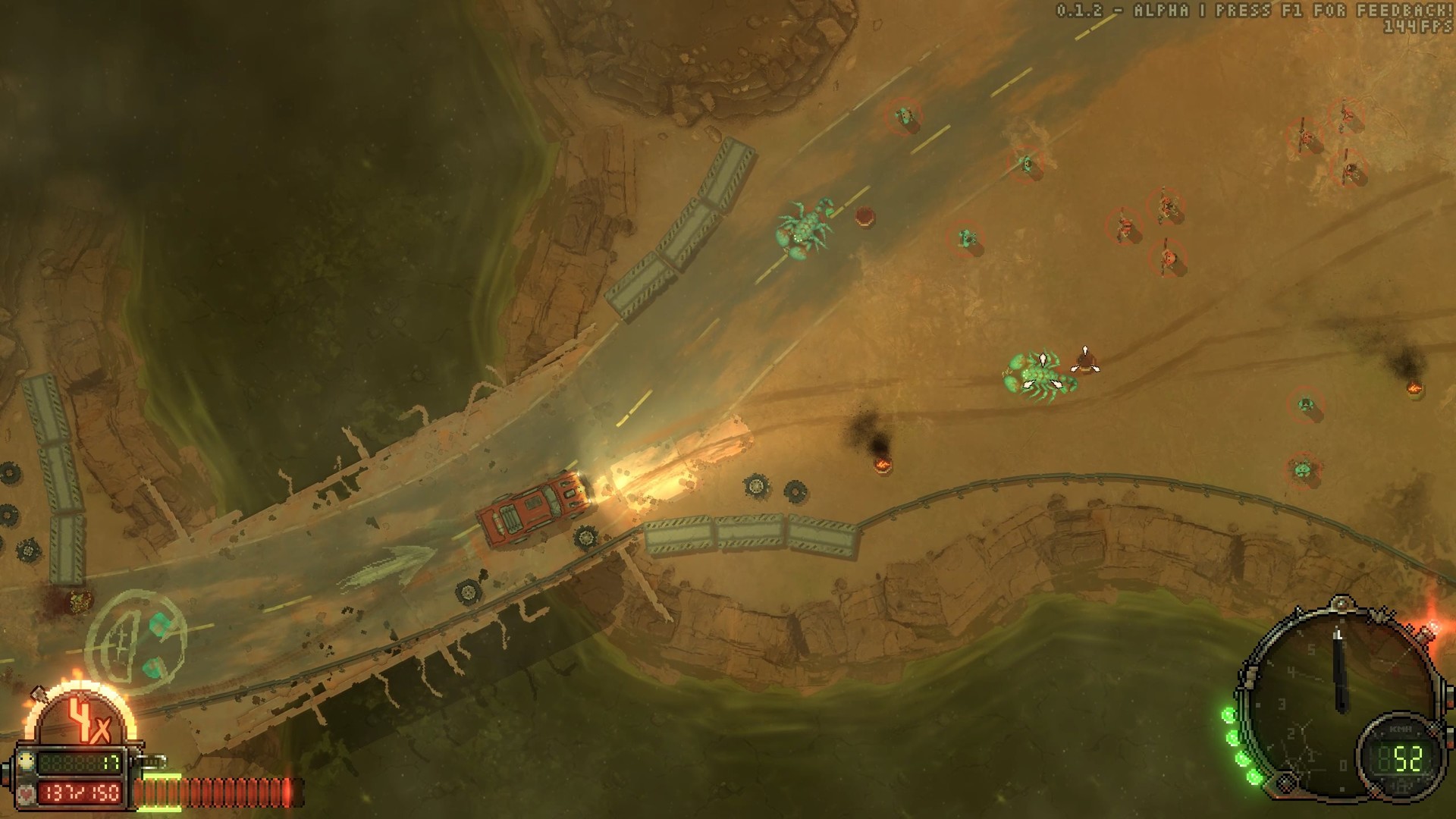The image size is (1456, 819).
Task: Toggle the bottom green indicator light on the speedometer
Action: click(1254, 777)
